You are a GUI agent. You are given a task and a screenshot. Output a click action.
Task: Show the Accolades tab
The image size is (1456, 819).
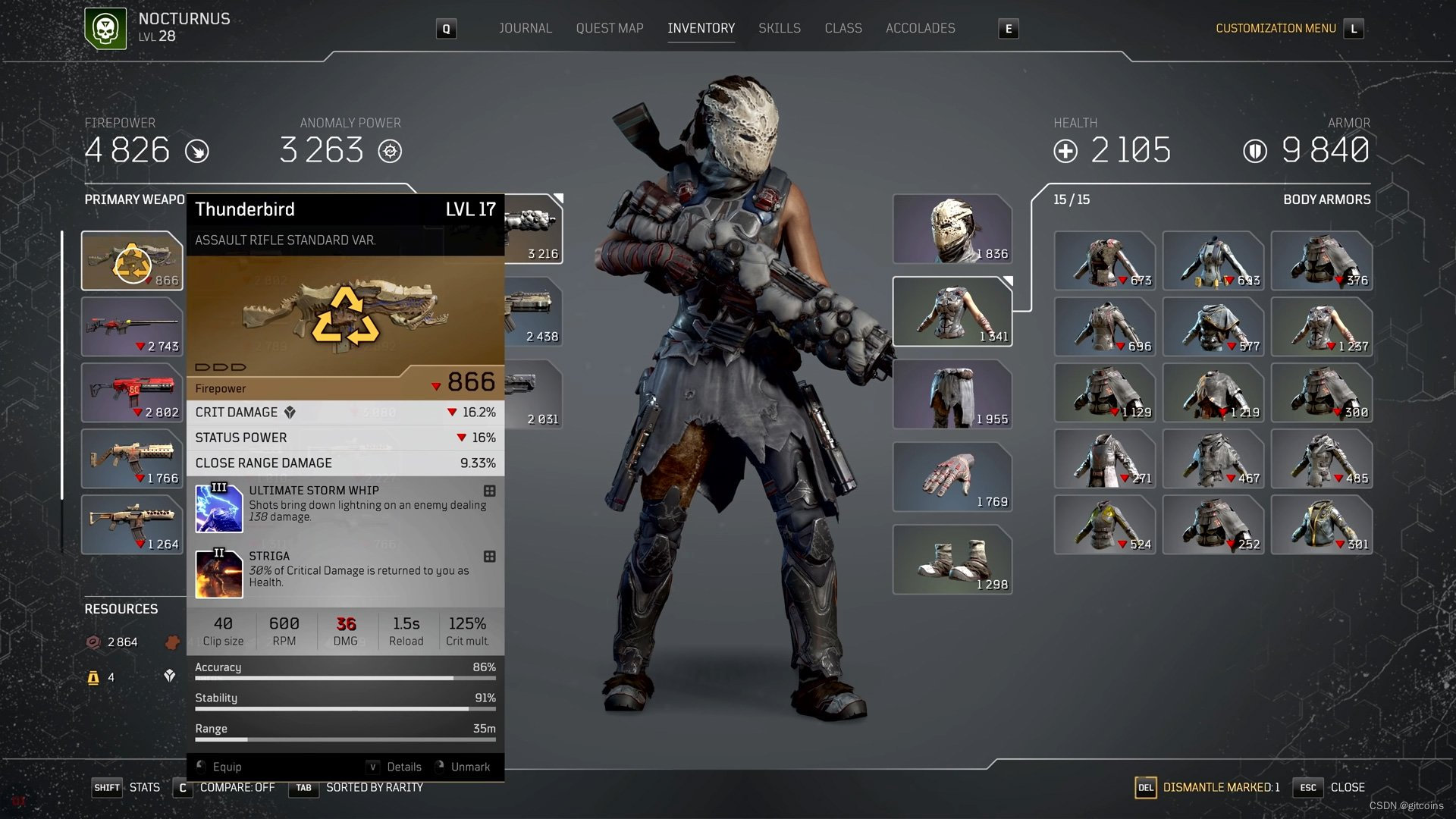pos(920,28)
